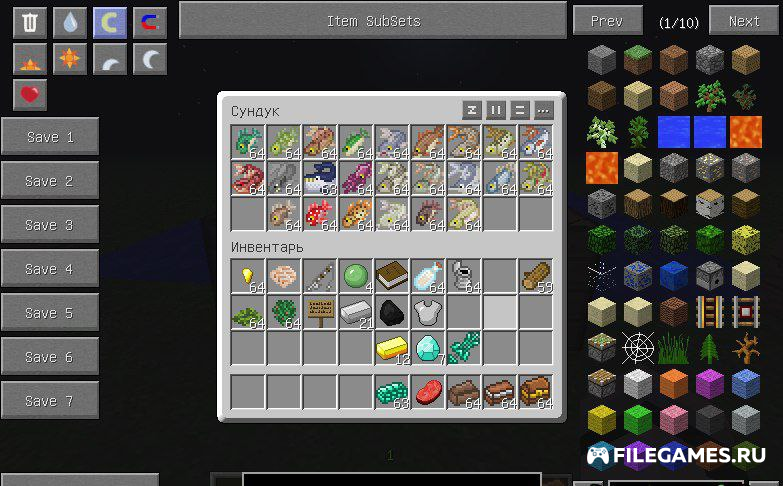This screenshot has height=486, width=783.
Task: Select the Save 7 slot
Action: click(49, 401)
